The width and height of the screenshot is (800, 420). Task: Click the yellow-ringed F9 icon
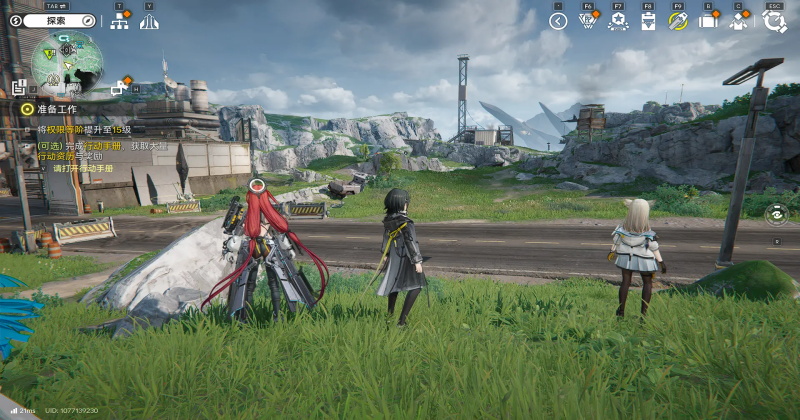tap(678, 21)
